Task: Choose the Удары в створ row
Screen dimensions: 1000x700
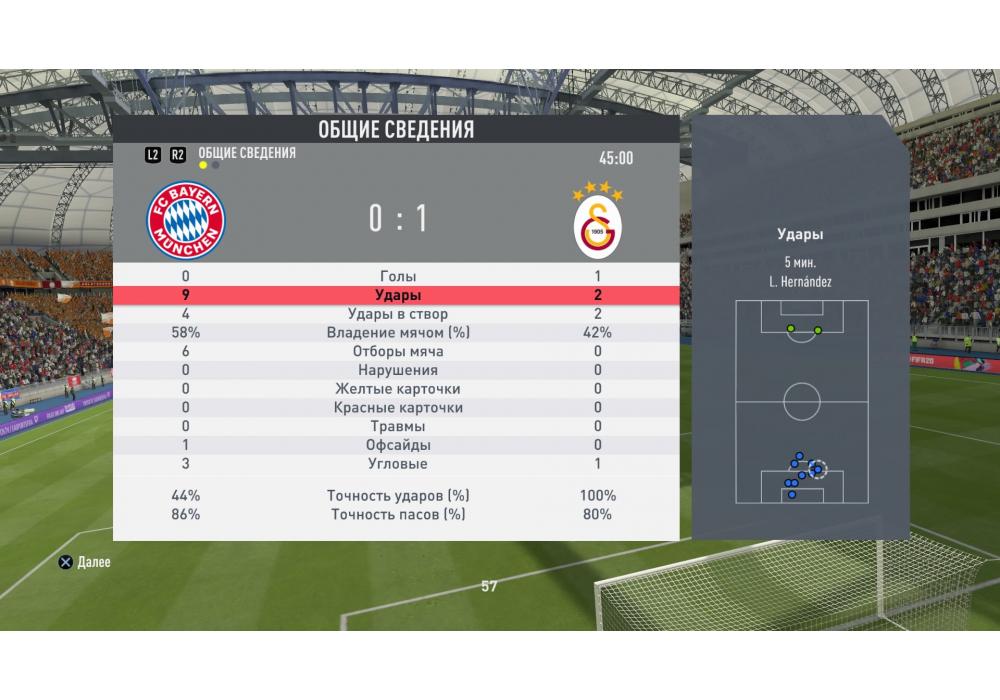Action: point(398,314)
